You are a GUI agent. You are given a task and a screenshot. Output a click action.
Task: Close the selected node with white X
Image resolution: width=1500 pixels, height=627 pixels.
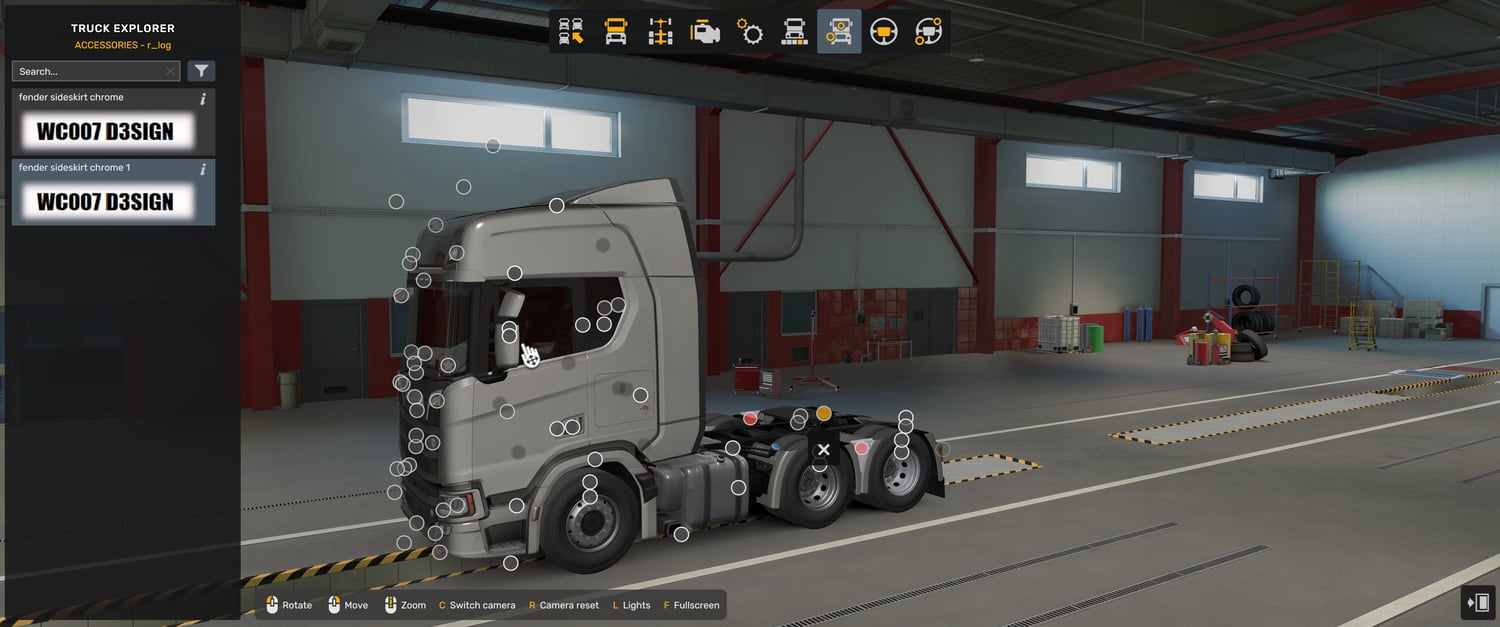823,450
